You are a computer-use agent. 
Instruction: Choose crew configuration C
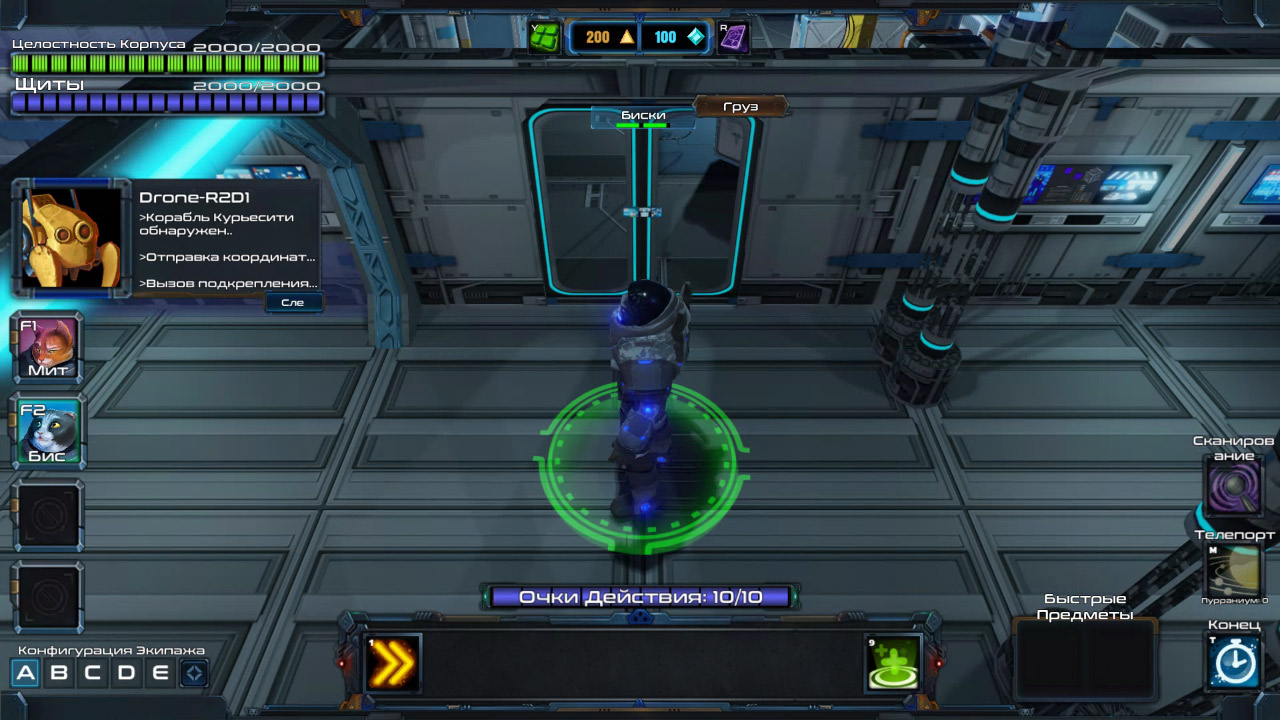click(x=93, y=673)
